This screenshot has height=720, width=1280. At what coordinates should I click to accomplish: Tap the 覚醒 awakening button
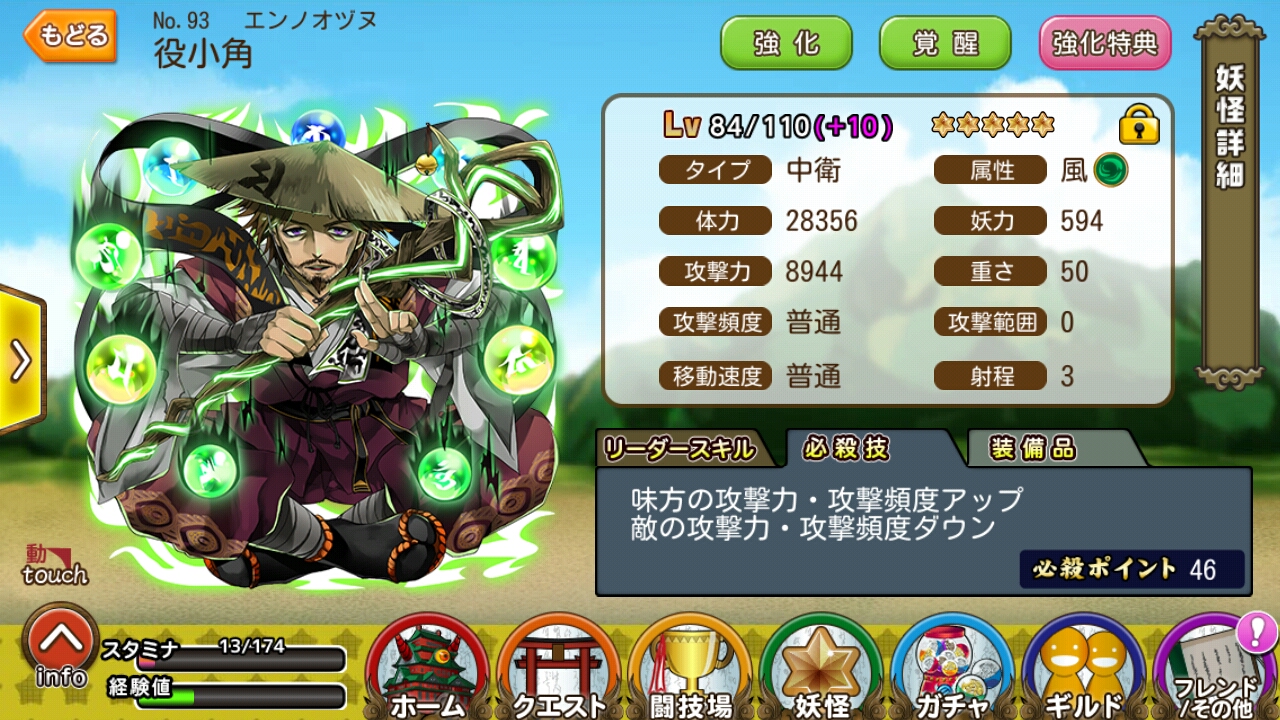click(x=944, y=43)
